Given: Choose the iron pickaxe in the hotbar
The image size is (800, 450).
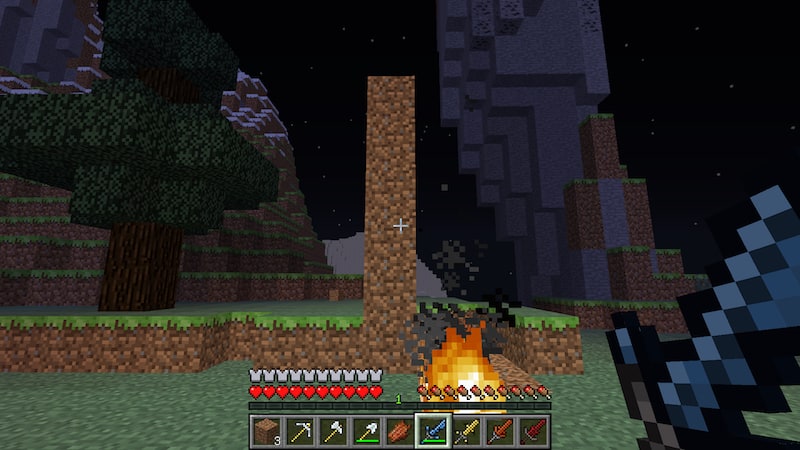Looking at the screenshot, I should (x=299, y=431).
